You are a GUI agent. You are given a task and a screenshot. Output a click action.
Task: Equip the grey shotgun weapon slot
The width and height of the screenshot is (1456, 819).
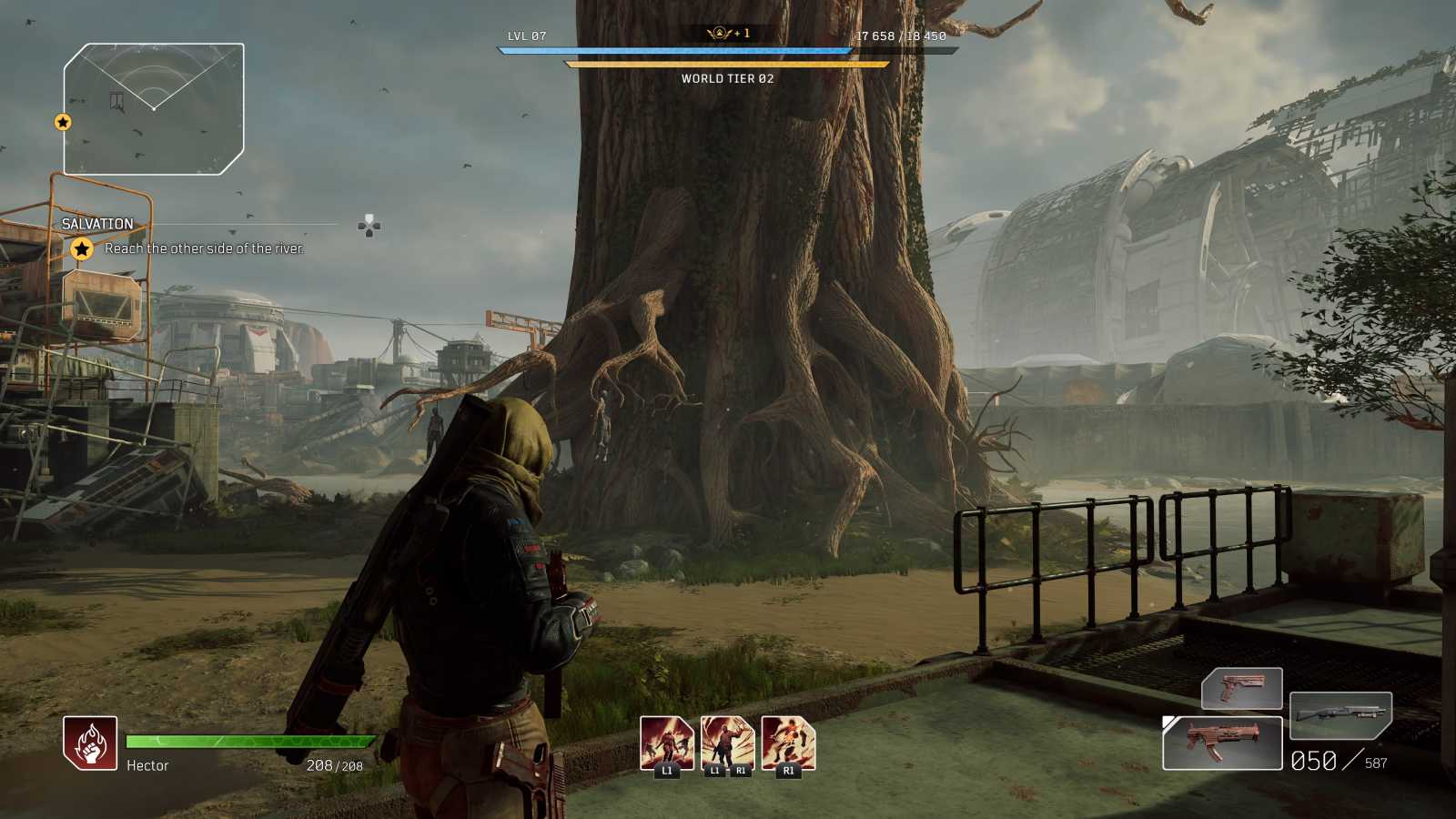[x=1340, y=713]
